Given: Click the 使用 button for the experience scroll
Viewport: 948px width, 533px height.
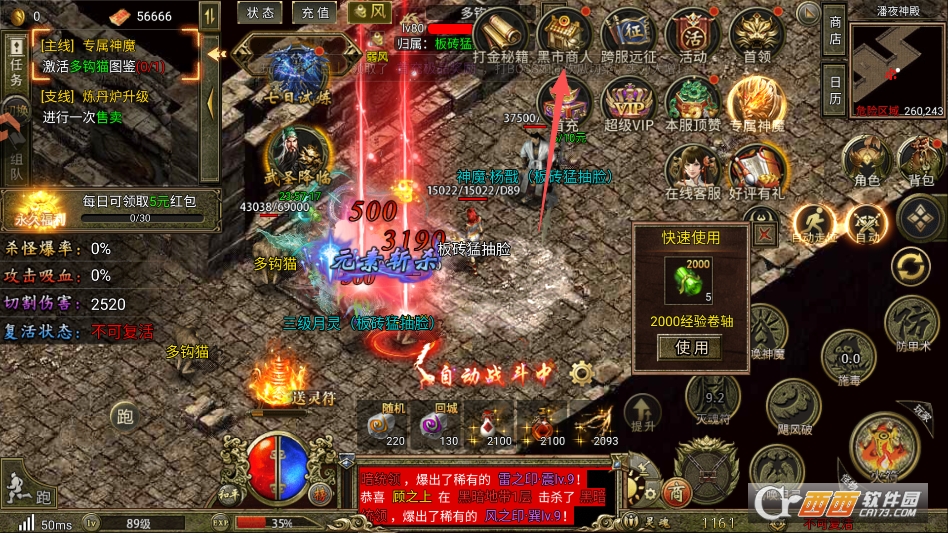Looking at the screenshot, I should click(691, 348).
